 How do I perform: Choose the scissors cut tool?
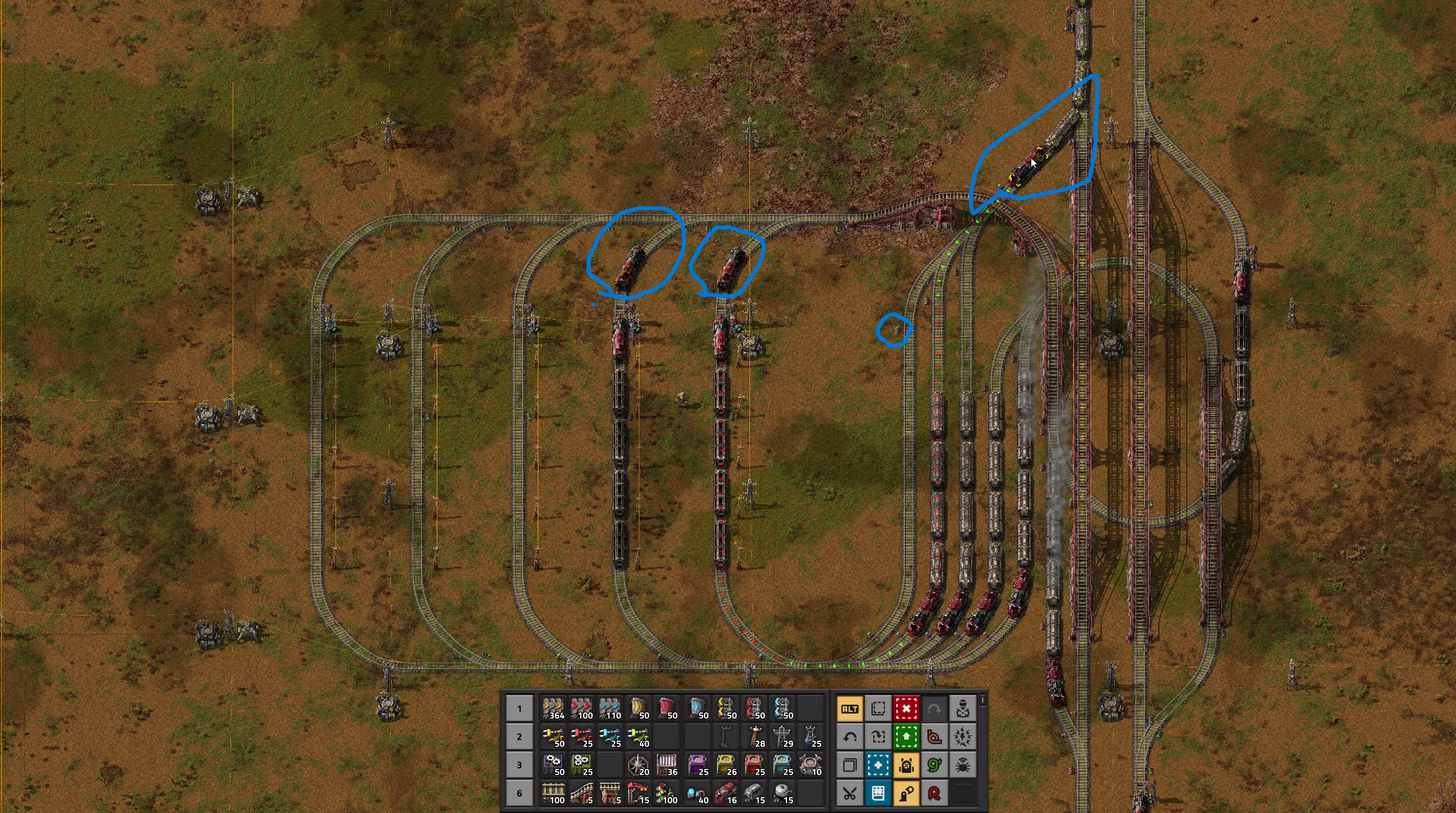coord(849,793)
